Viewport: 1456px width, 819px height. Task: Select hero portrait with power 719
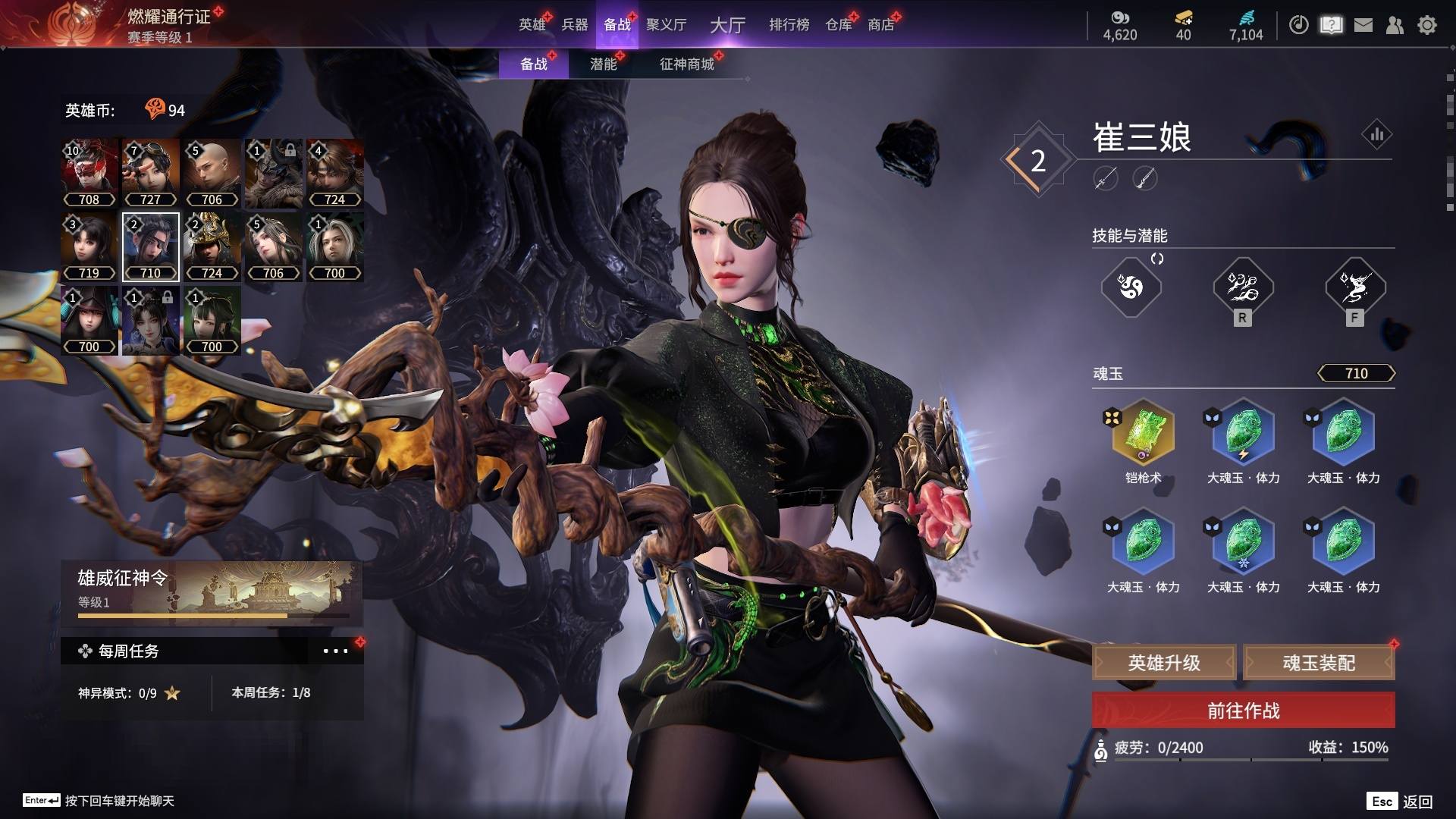[x=89, y=246]
